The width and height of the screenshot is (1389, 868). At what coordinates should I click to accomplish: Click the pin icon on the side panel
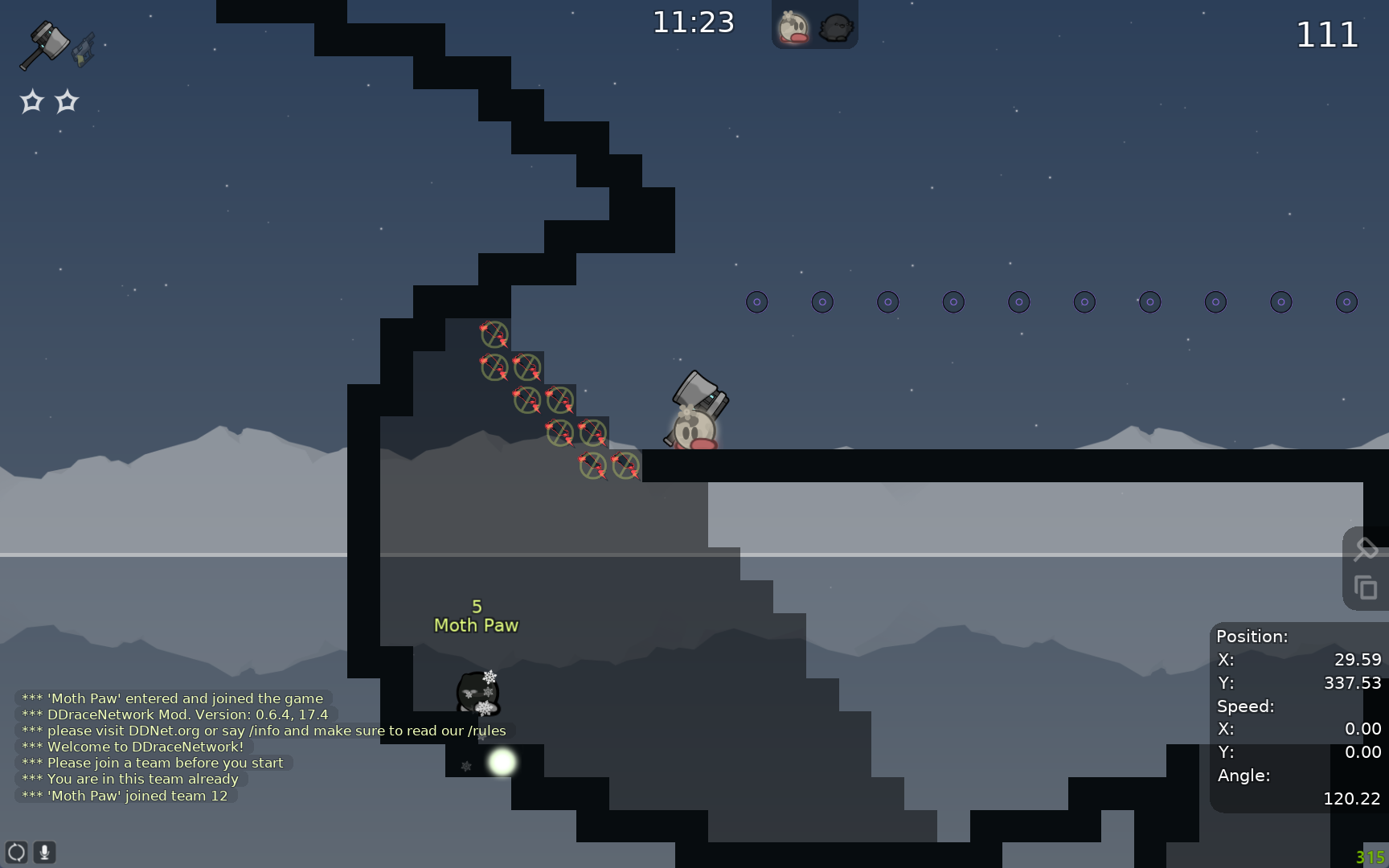(x=1366, y=550)
